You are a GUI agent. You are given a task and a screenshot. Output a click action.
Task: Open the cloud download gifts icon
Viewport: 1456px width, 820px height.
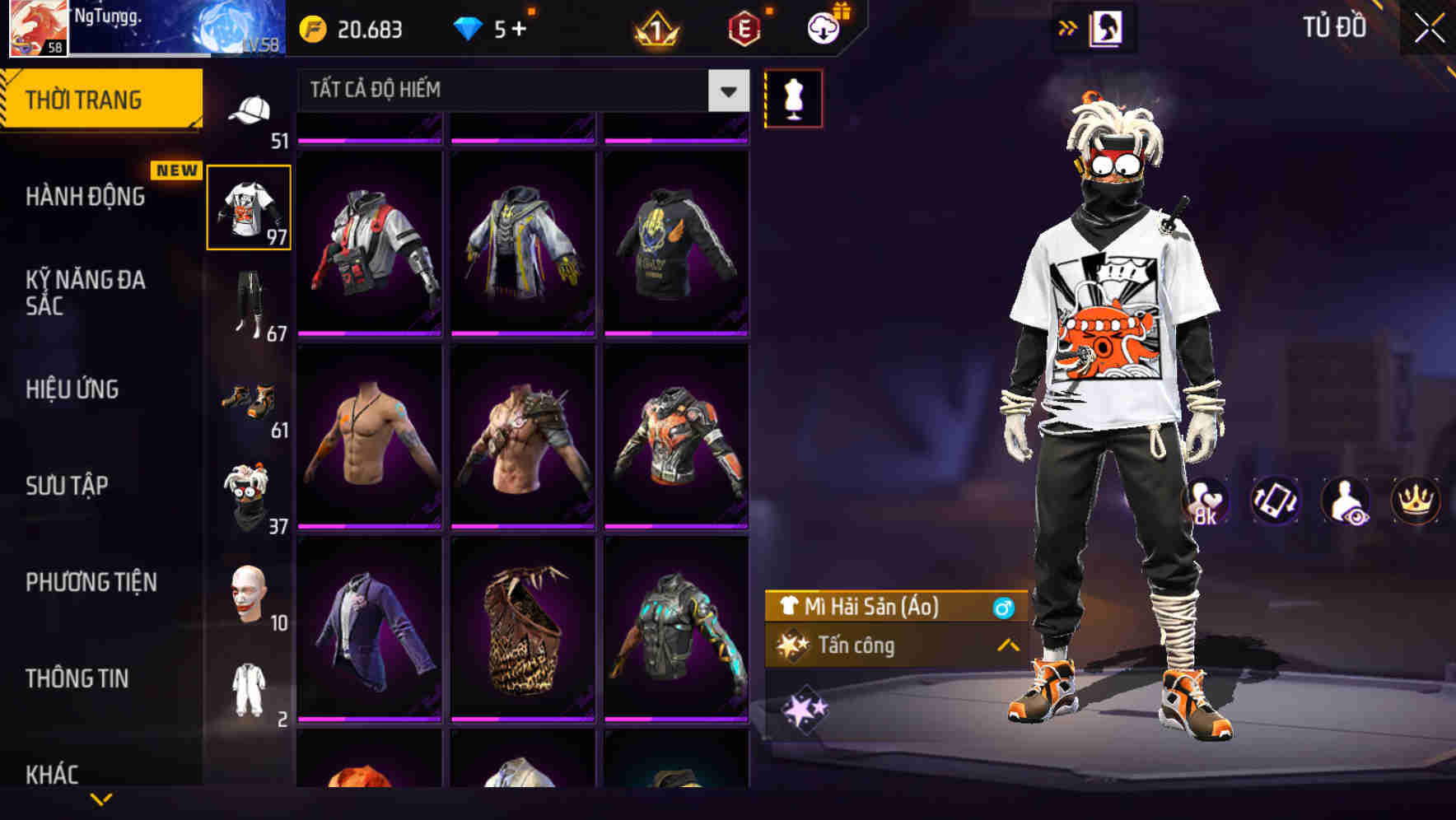819,28
